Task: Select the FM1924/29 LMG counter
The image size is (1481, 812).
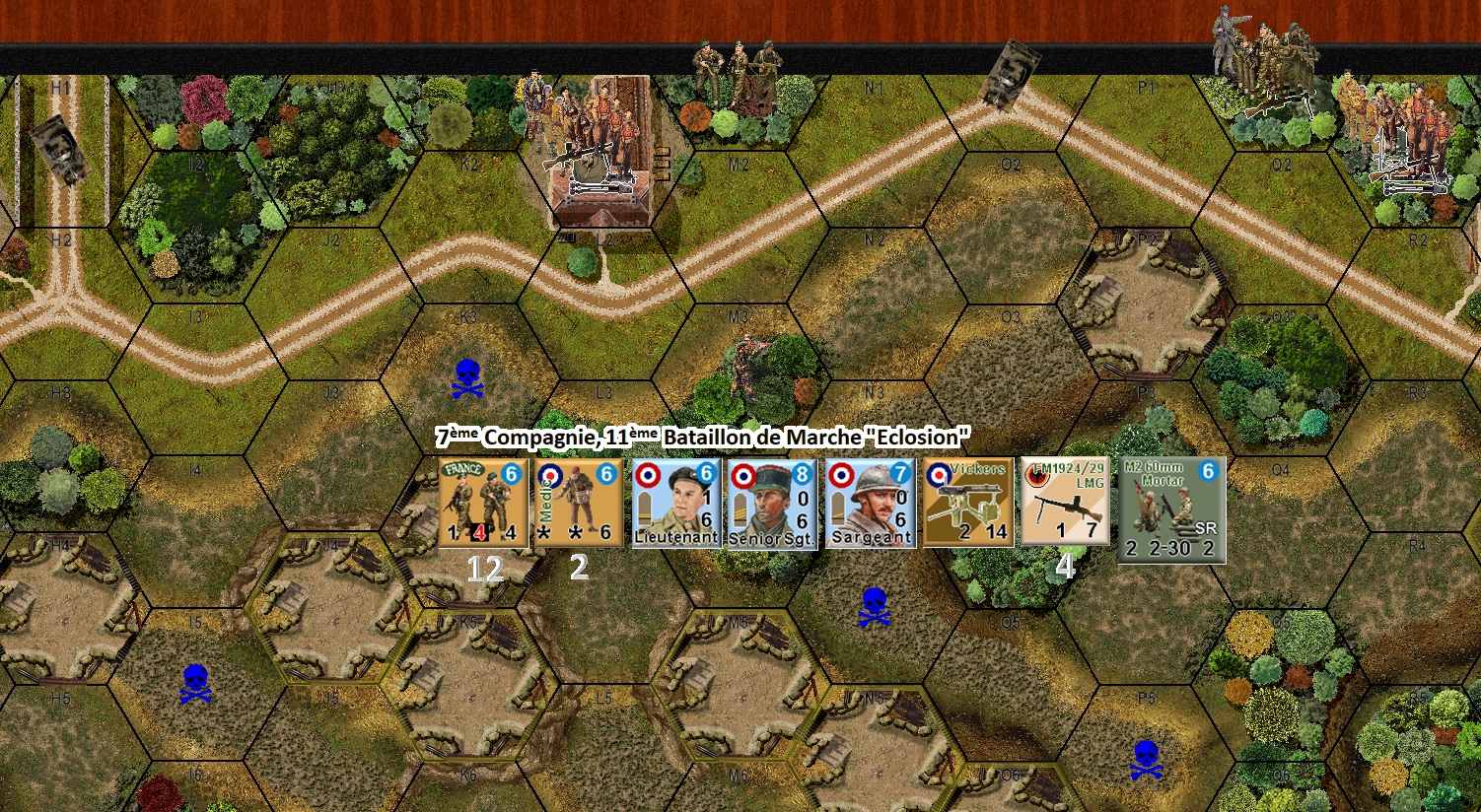Action: tap(1065, 502)
